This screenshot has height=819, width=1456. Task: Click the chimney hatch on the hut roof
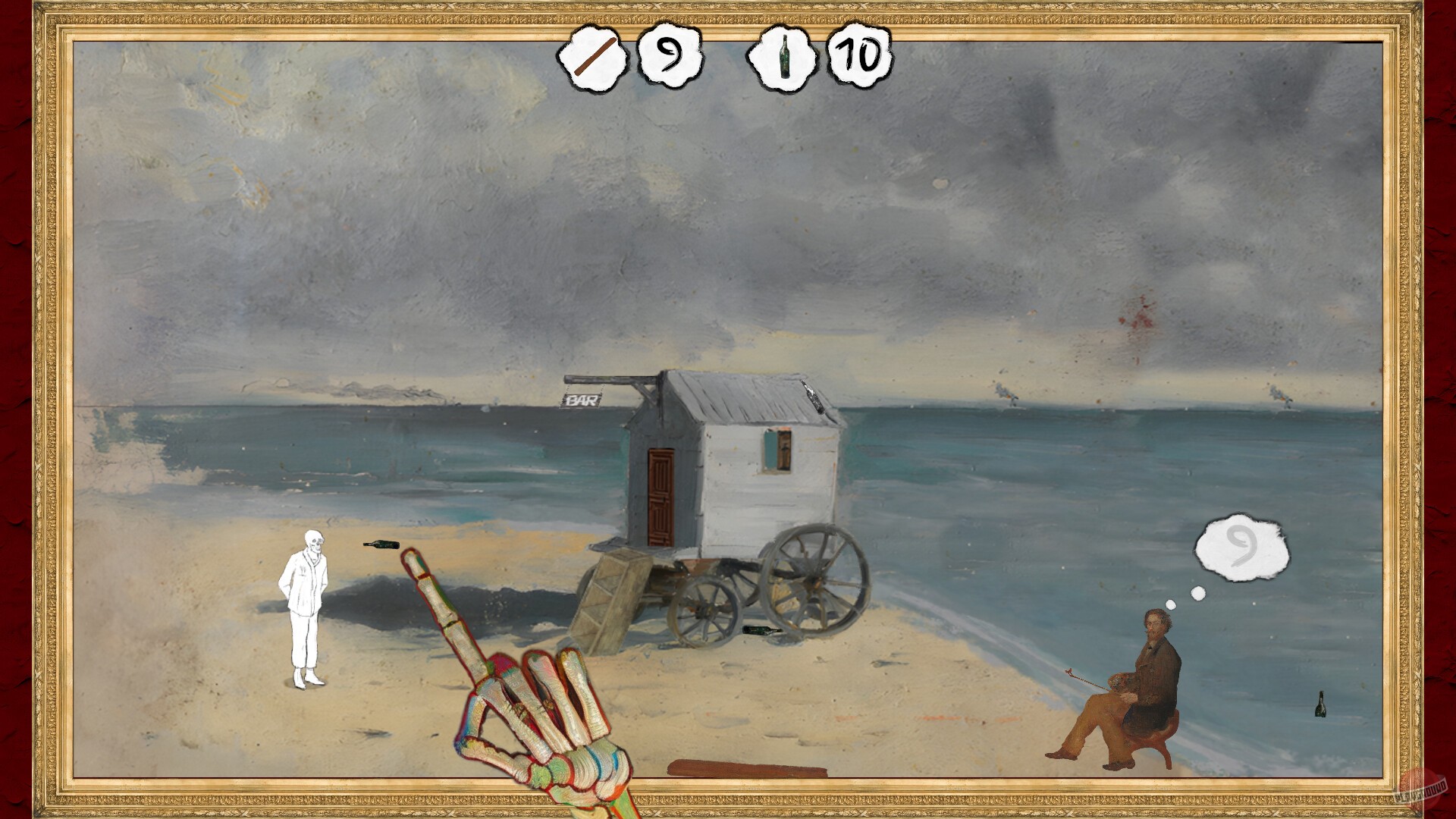click(813, 396)
